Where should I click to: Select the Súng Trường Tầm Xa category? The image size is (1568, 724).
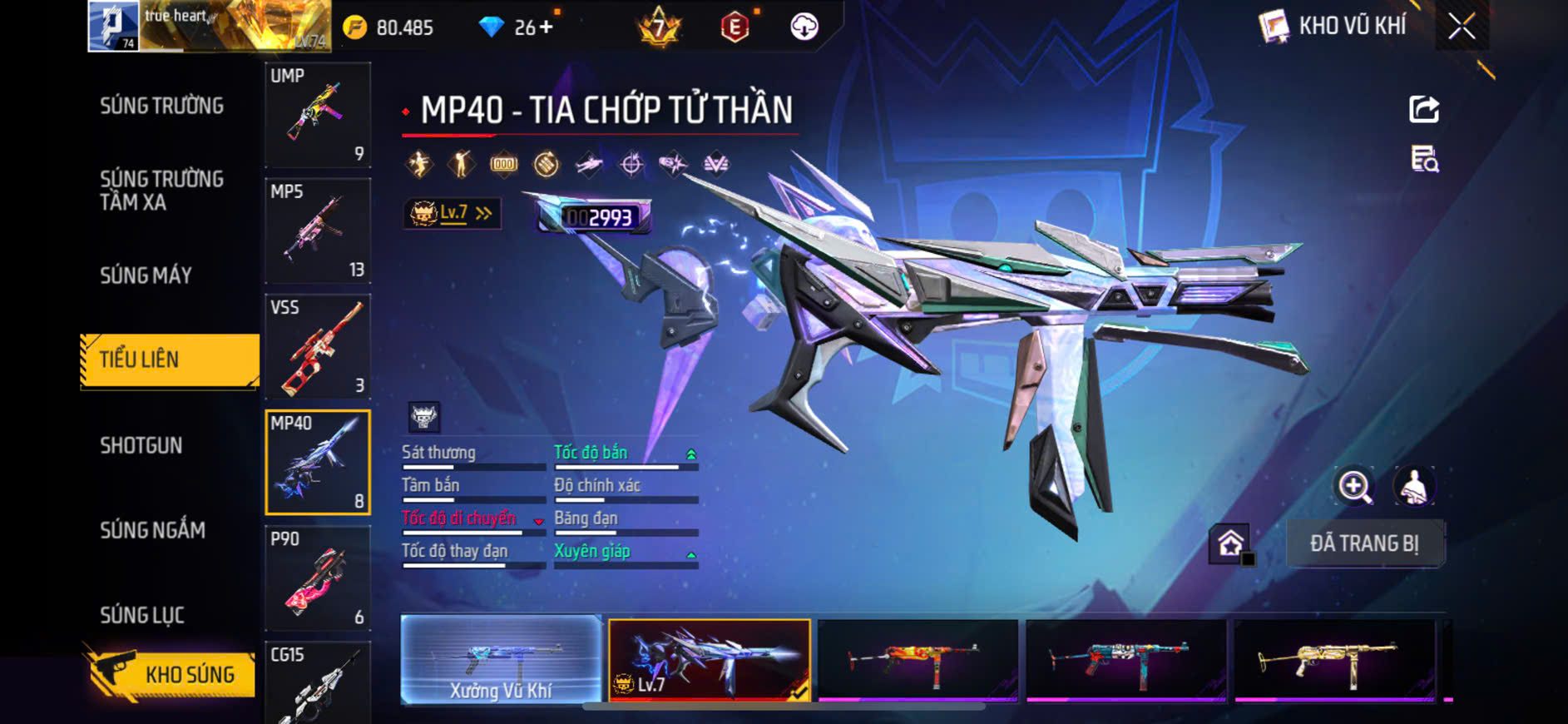(x=162, y=191)
